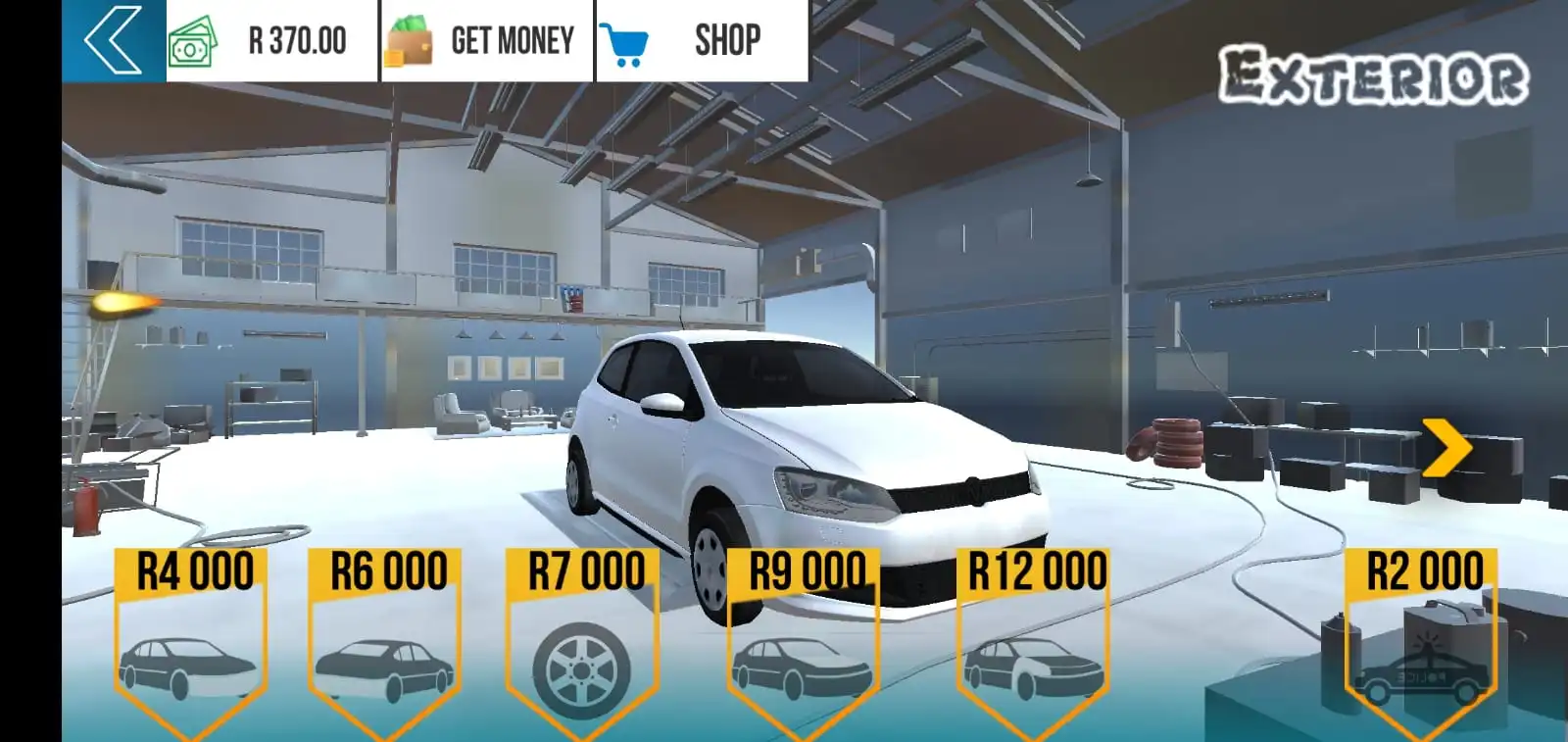This screenshot has height=742, width=1568.
Task: Open the Get Money offer
Action: [486, 40]
